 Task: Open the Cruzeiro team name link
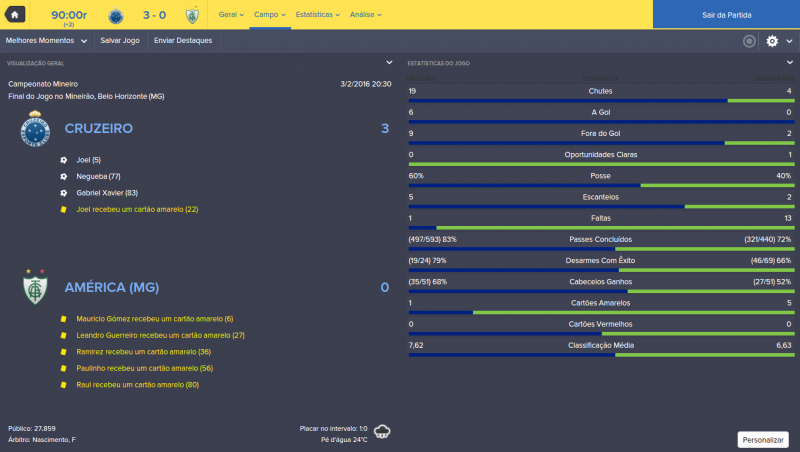[98, 129]
